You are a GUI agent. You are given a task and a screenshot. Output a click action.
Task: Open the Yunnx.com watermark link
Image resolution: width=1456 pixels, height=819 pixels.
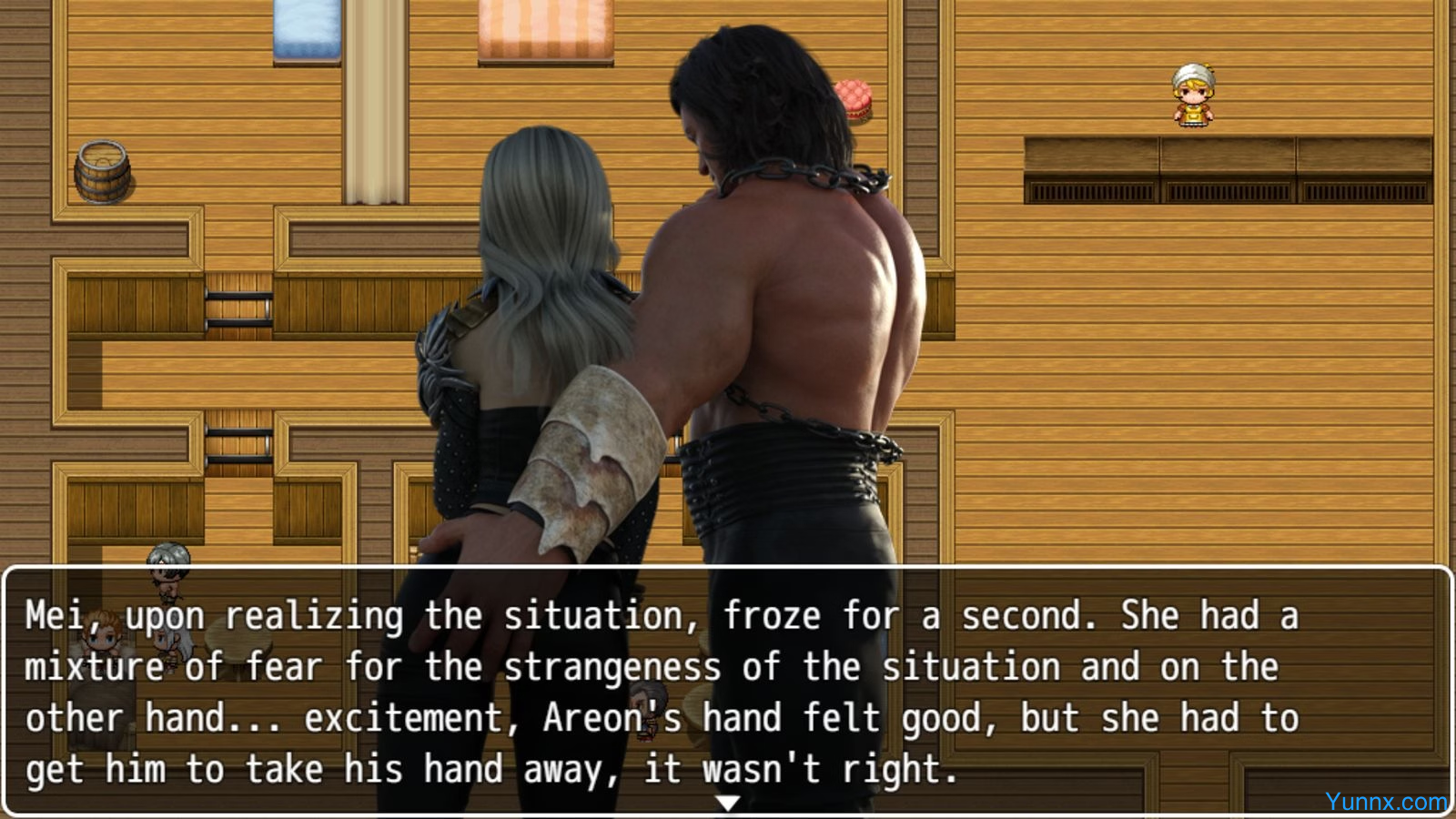[1385, 802]
